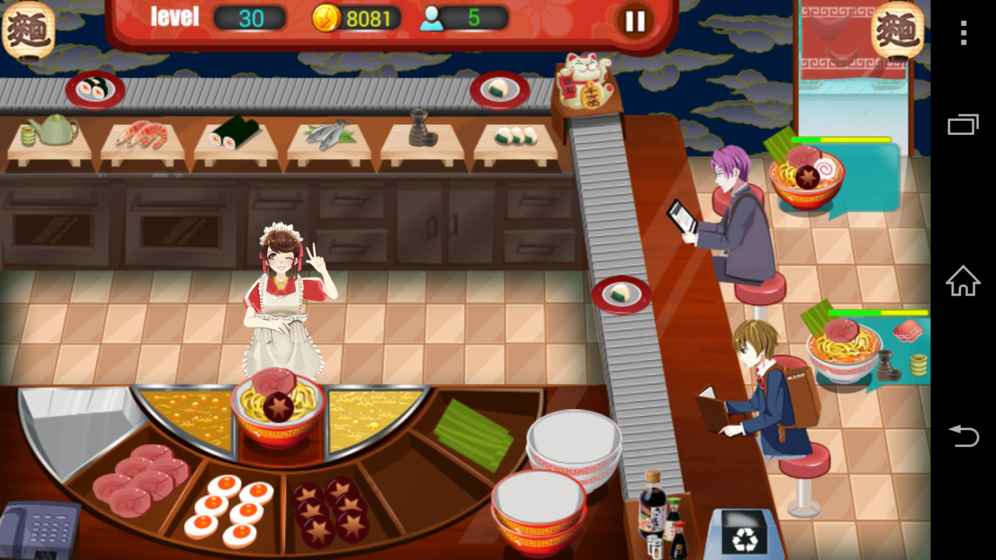Grab the sake bottle set

point(422,130)
